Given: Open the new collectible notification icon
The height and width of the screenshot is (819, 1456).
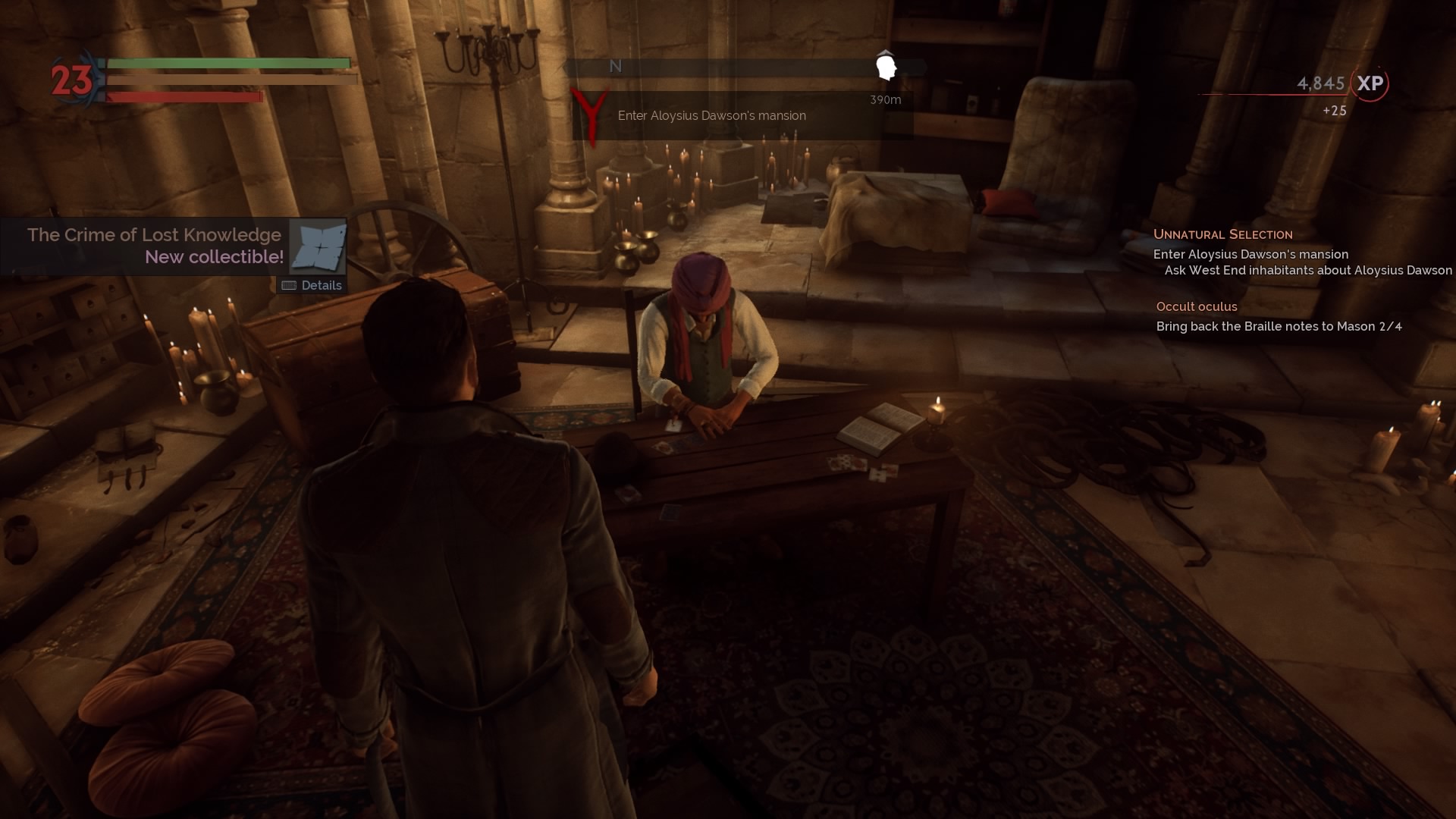Looking at the screenshot, I should click(318, 246).
